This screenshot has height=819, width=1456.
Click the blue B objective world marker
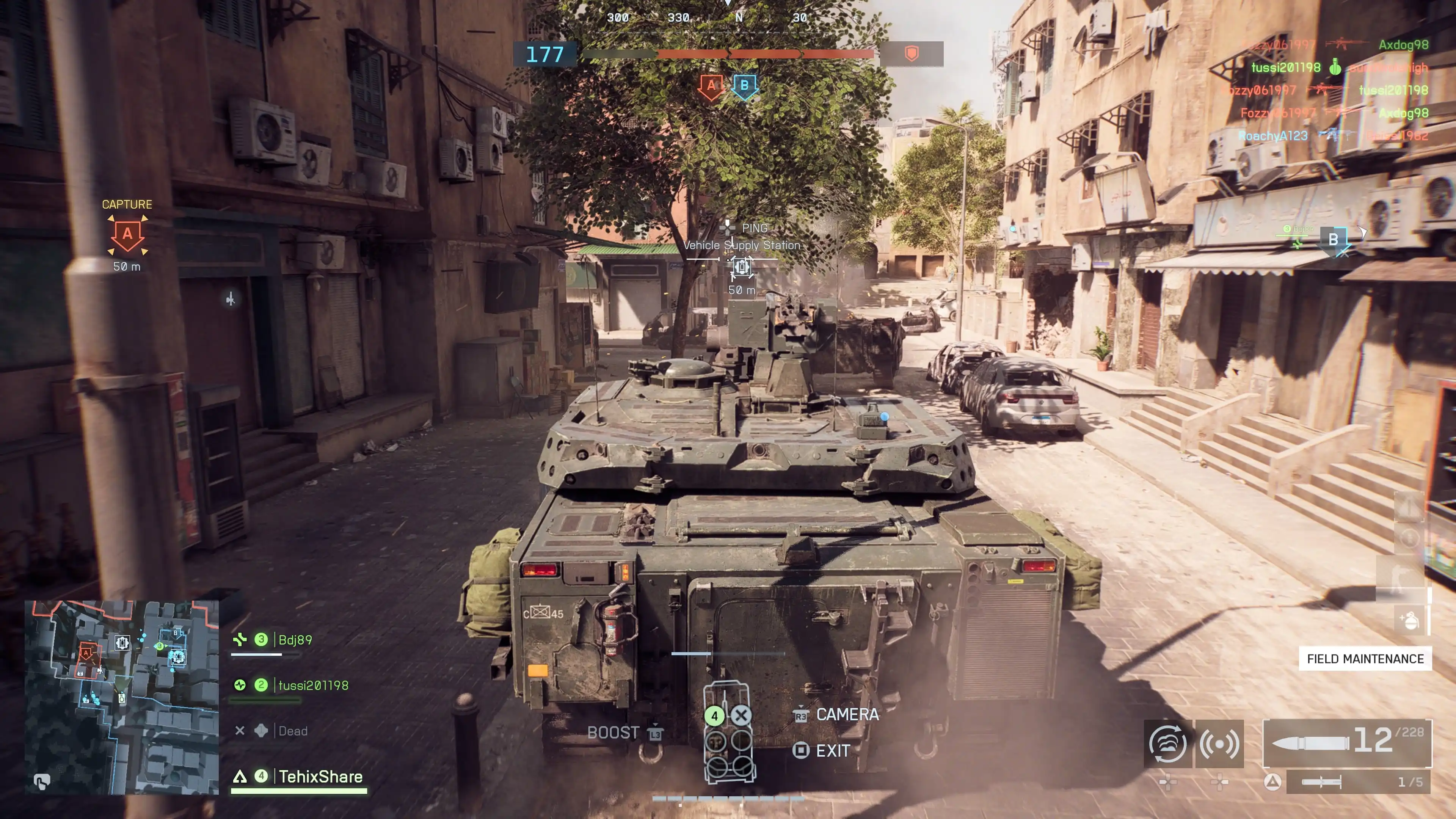click(x=1334, y=240)
